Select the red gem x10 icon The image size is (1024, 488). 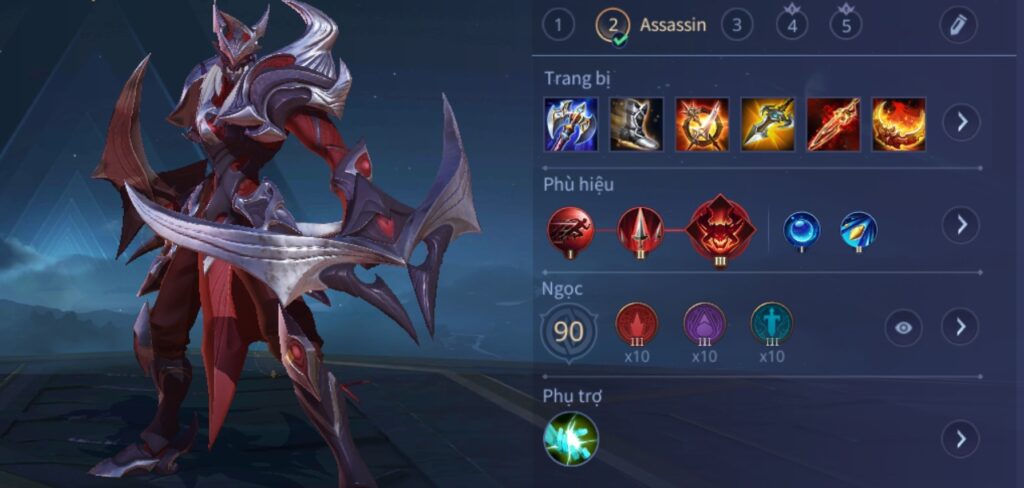point(636,324)
